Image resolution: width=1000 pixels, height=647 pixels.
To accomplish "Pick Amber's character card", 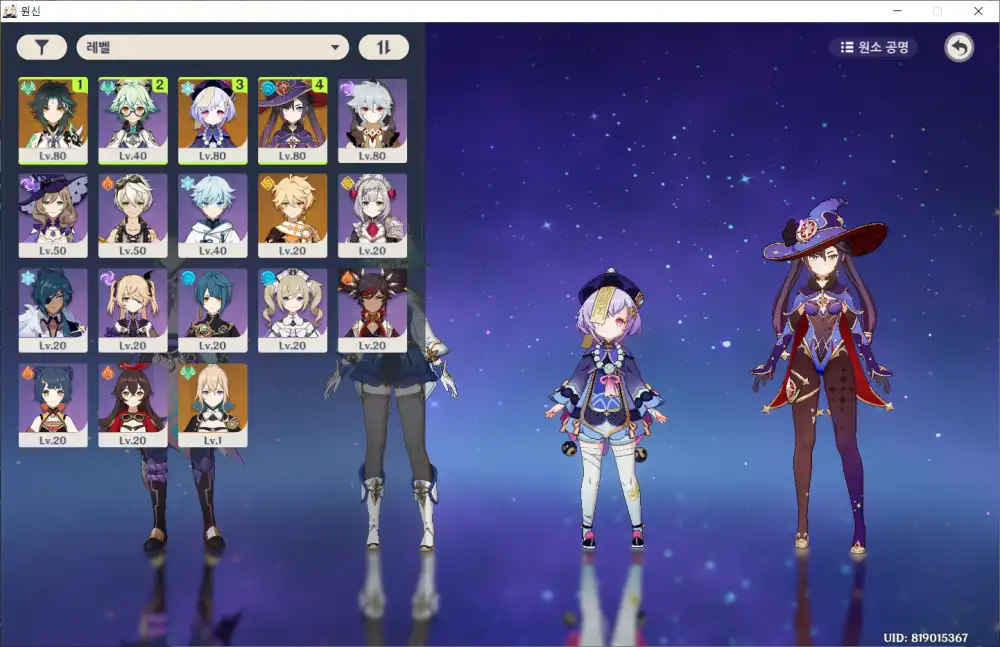I will point(133,405).
